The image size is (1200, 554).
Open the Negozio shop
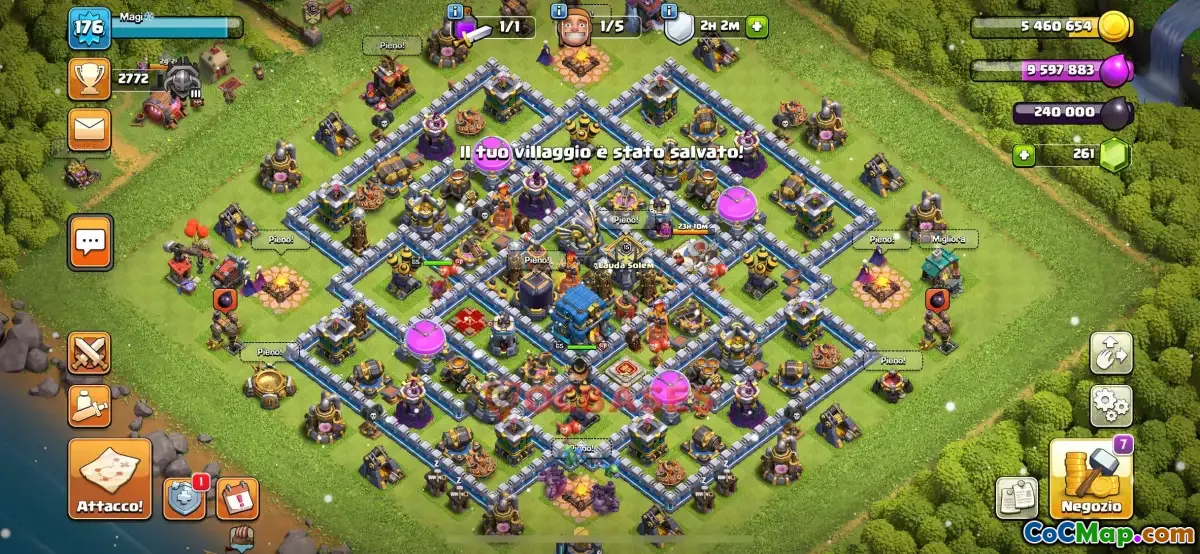coord(1089,479)
